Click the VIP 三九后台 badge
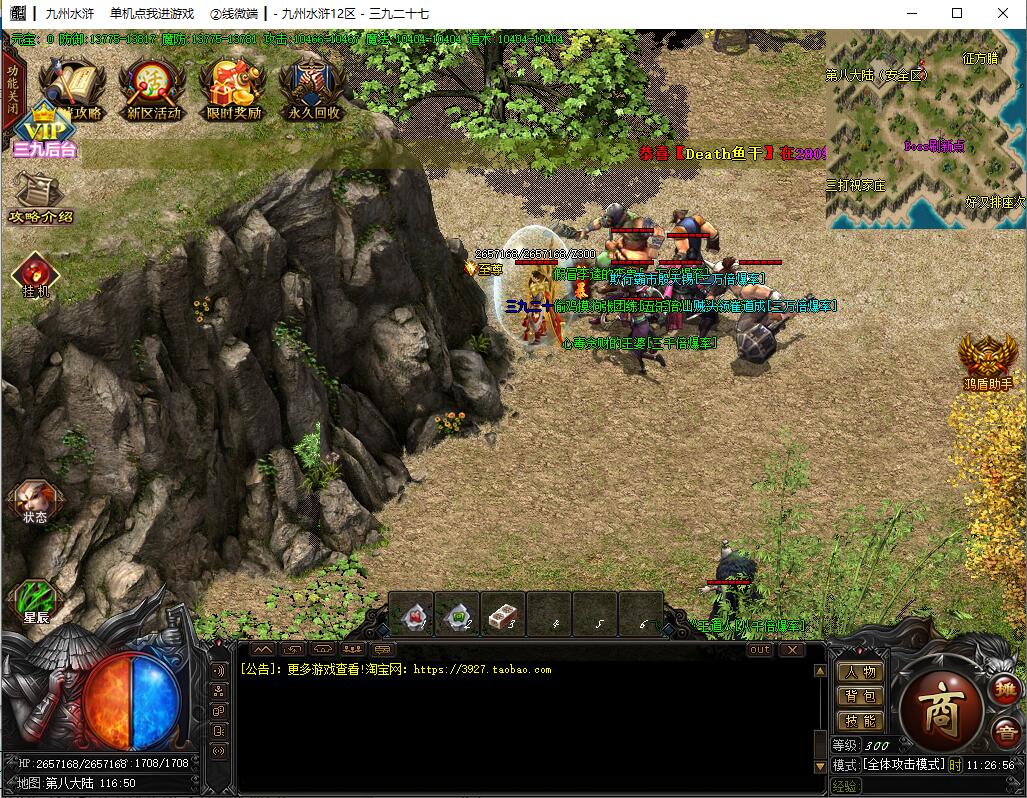This screenshot has height=798, width=1027. (x=45, y=134)
